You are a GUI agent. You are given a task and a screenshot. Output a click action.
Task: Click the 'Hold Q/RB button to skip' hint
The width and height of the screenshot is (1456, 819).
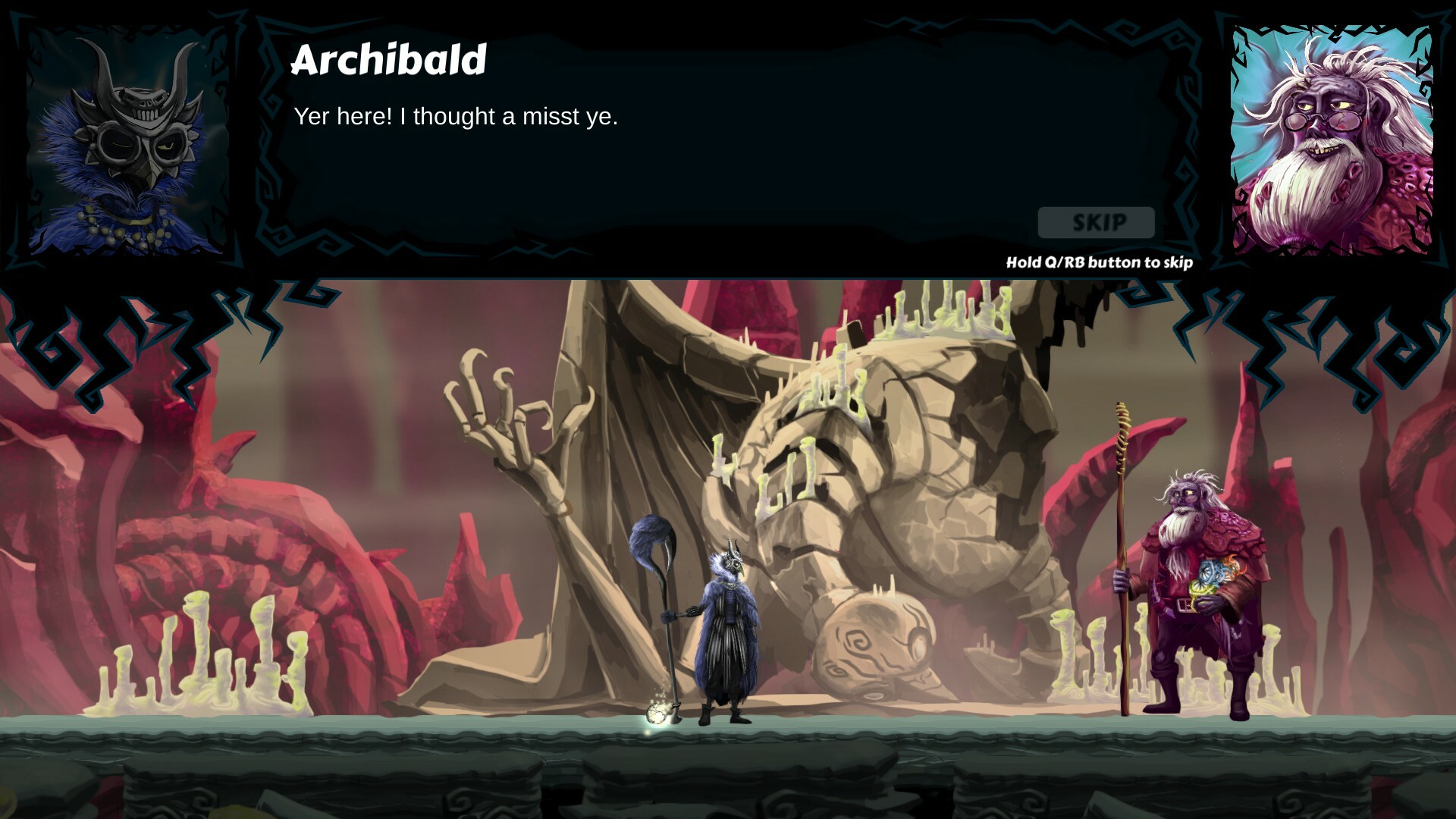pyautogui.click(x=1098, y=262)
